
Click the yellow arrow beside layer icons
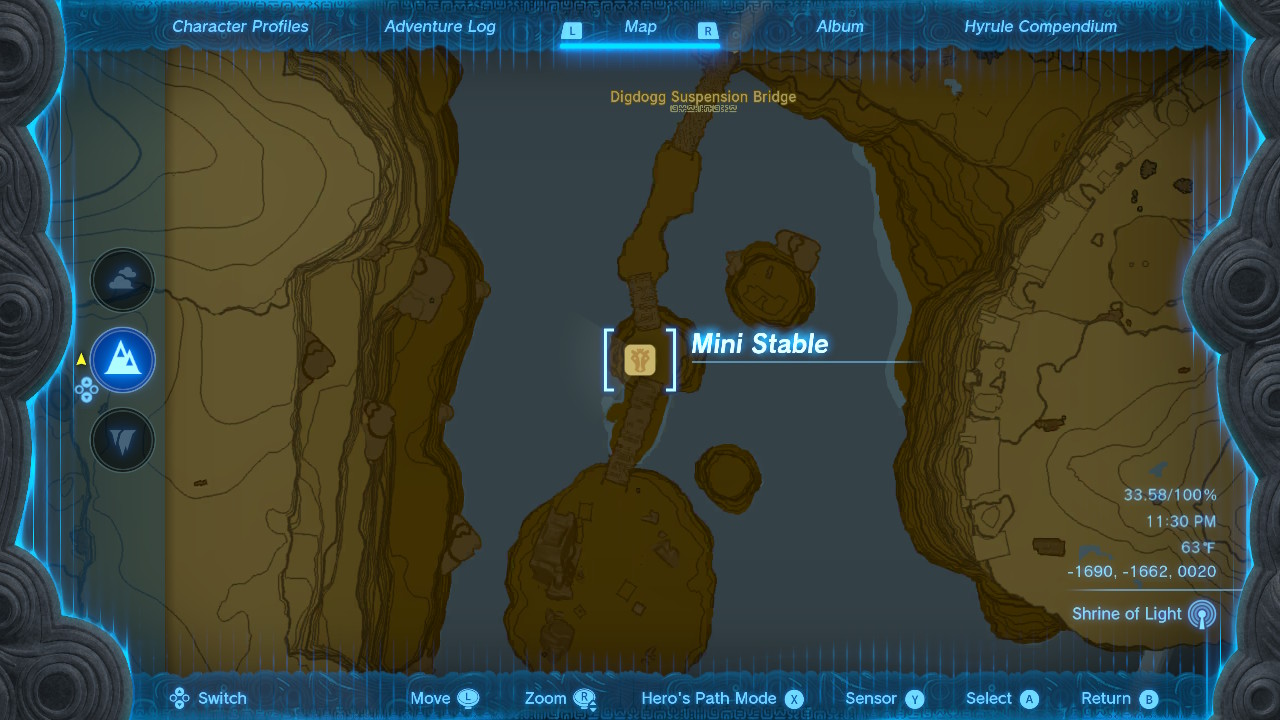[80, 360]
